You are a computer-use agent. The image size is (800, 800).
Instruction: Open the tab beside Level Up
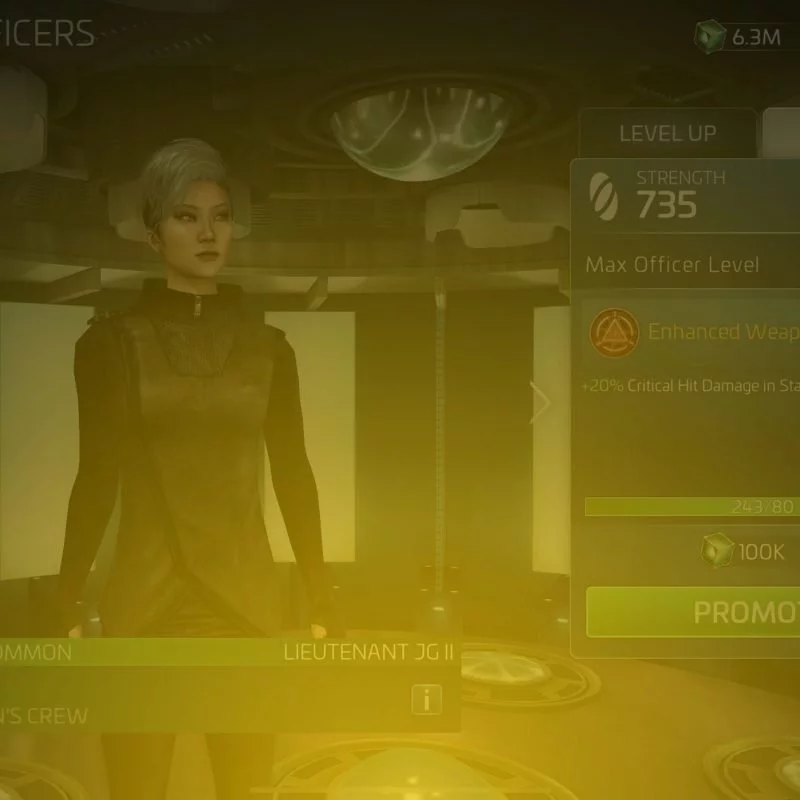pyautogui.click(x=782, y=134)
